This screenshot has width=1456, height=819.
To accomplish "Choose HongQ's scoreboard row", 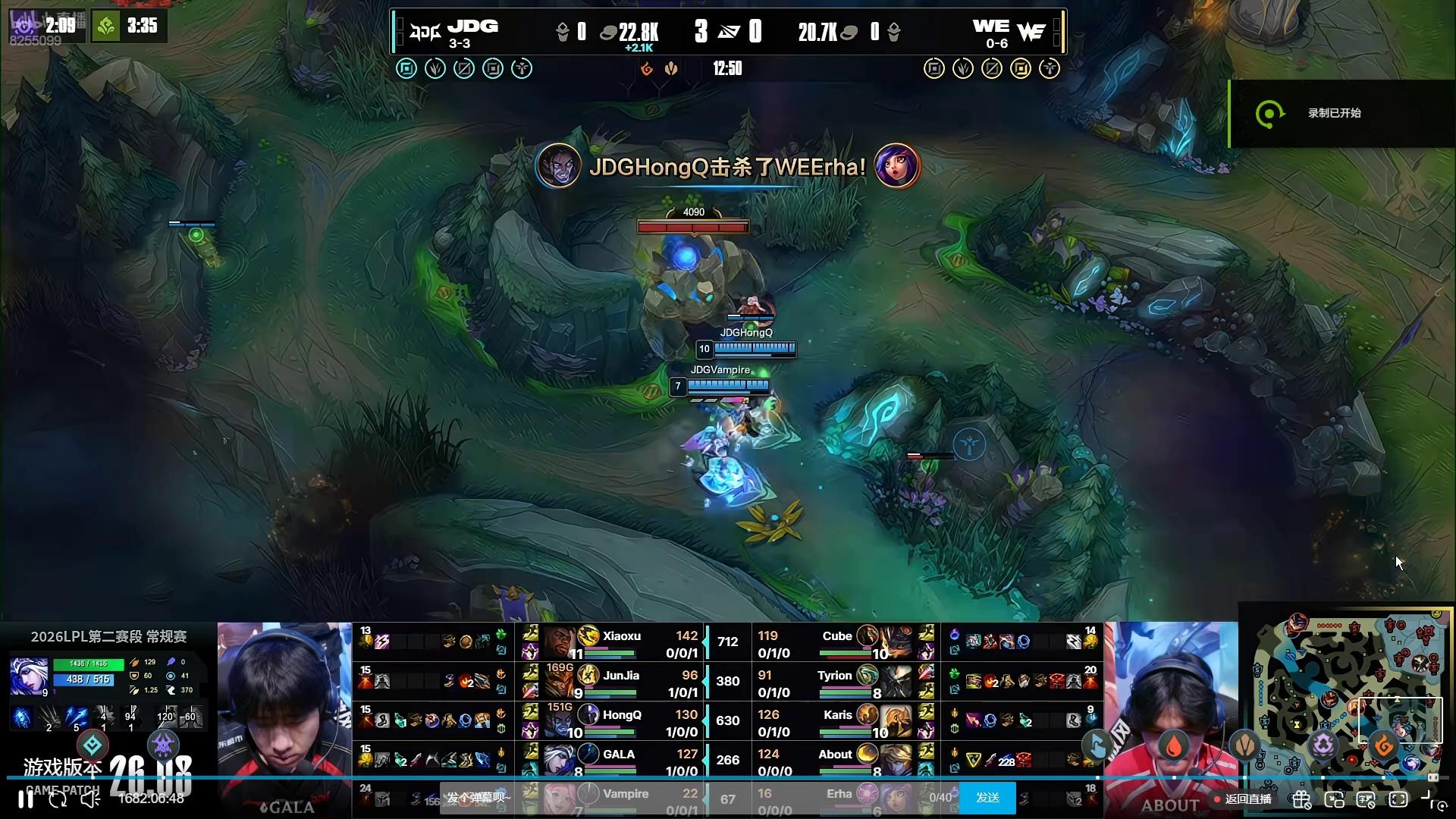I will click(x=614, y=722).
